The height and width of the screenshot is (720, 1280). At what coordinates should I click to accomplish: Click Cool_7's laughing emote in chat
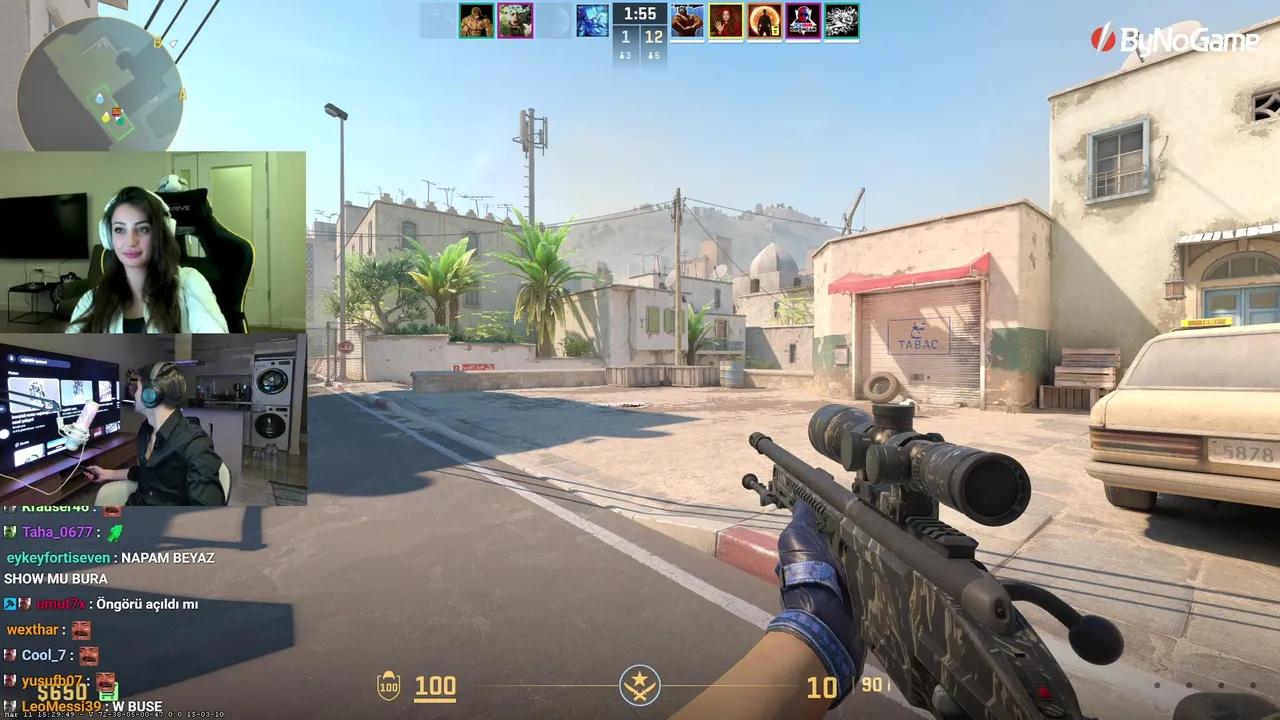pyautogui.click(x=88, y=655)
